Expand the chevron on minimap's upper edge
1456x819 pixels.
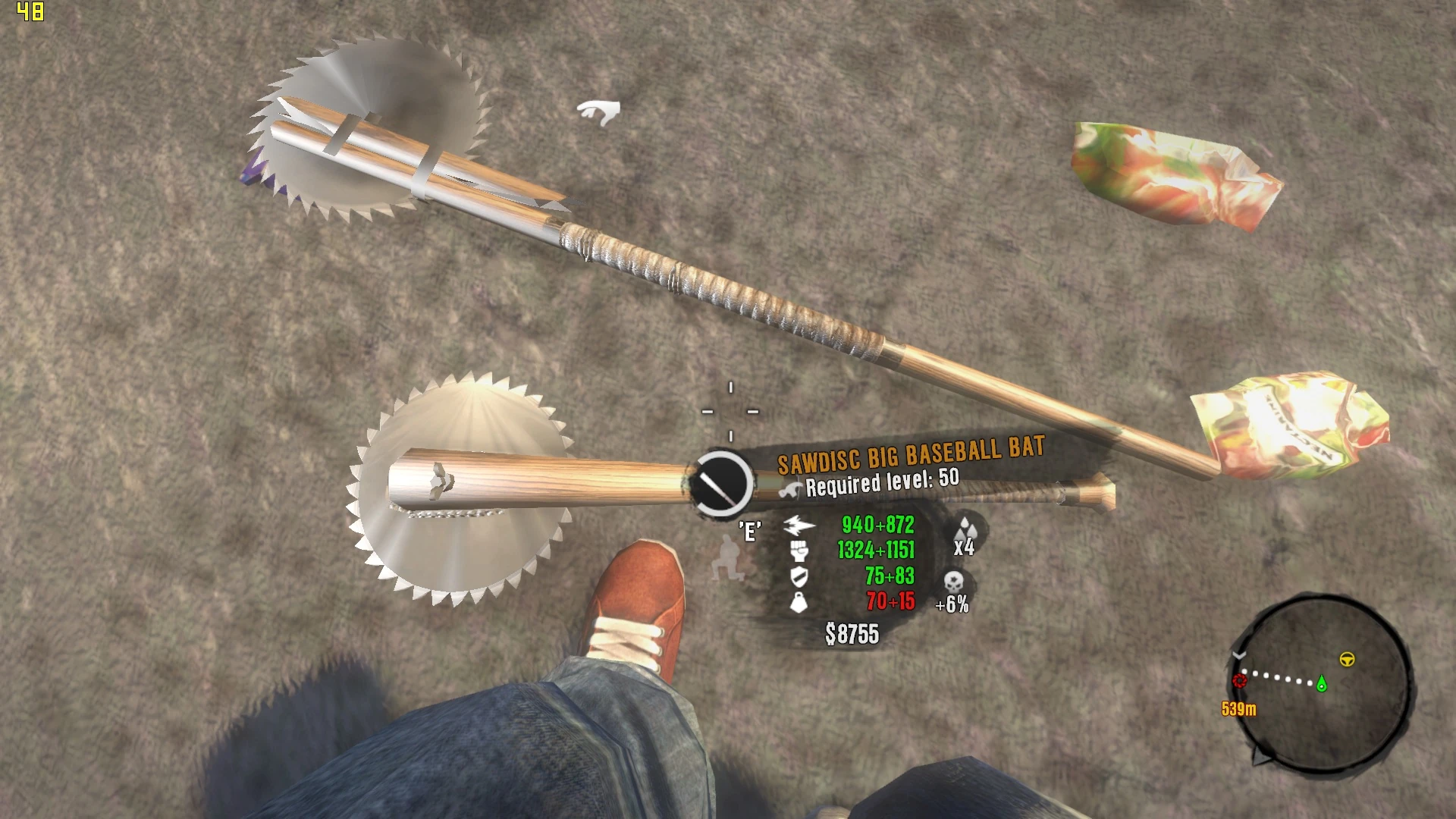(1239, 655)
